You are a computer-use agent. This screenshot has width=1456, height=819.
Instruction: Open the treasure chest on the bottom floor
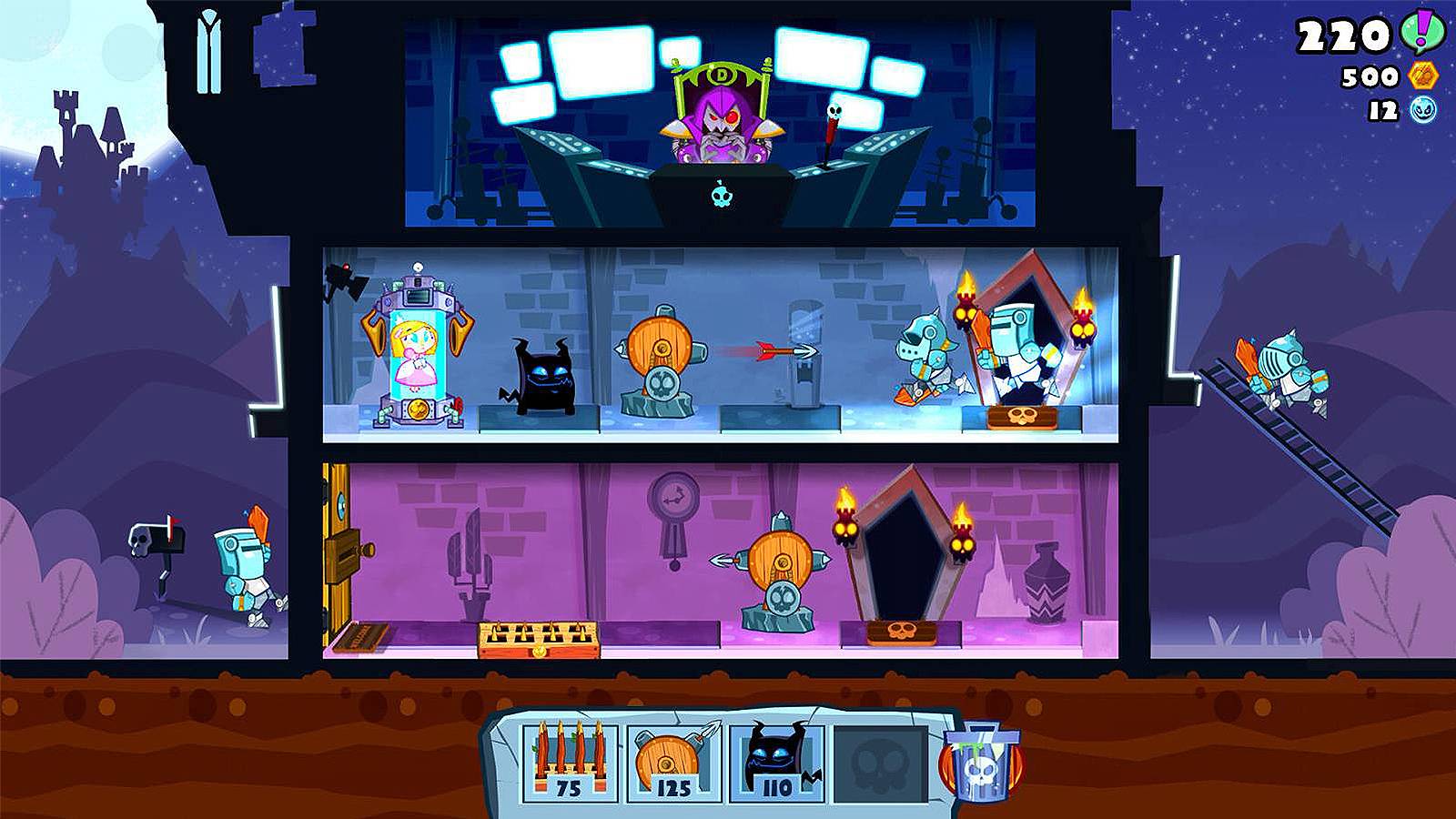[x=535, y=639]
